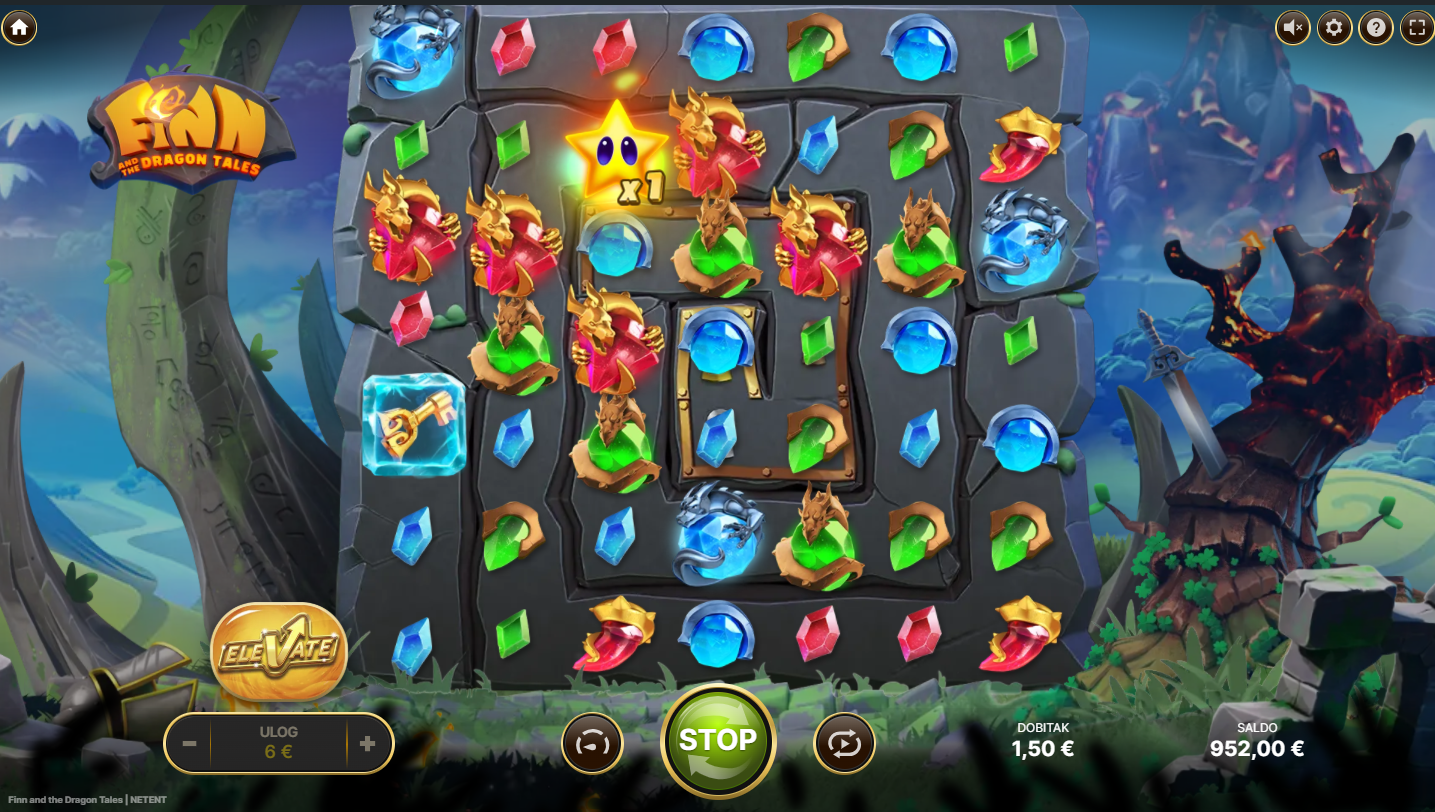
Task: Decrease the bet with the minus button
Action: (189, 744)
